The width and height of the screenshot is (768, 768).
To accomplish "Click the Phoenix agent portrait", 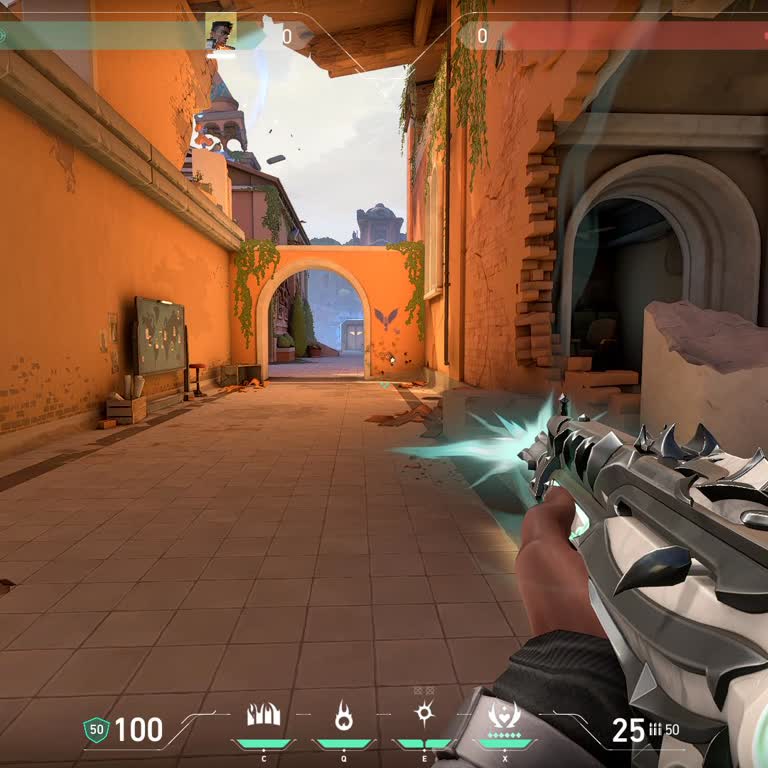I will tap(220, 35).
